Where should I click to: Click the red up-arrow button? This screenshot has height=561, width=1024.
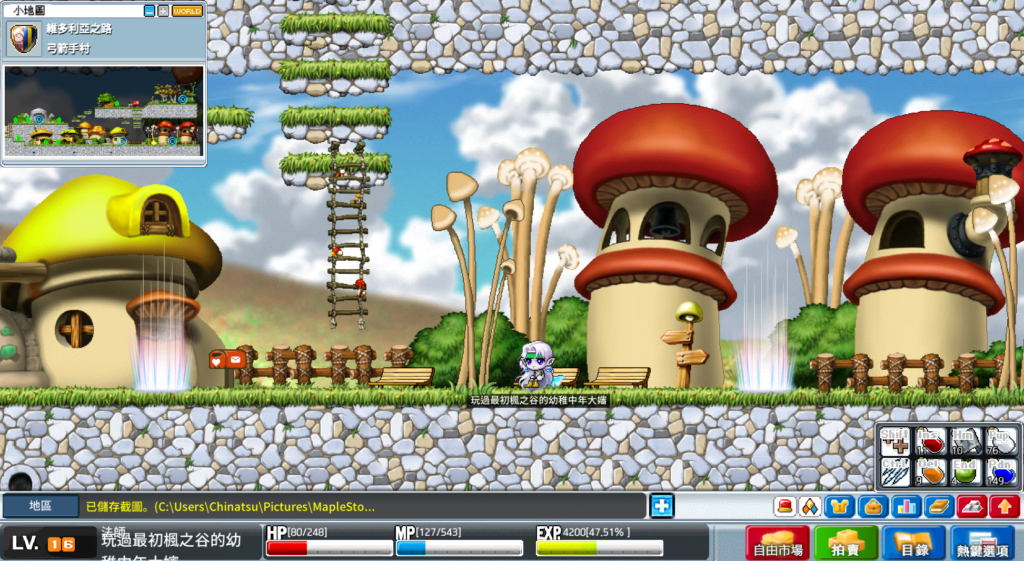(x=1004, y=507)
